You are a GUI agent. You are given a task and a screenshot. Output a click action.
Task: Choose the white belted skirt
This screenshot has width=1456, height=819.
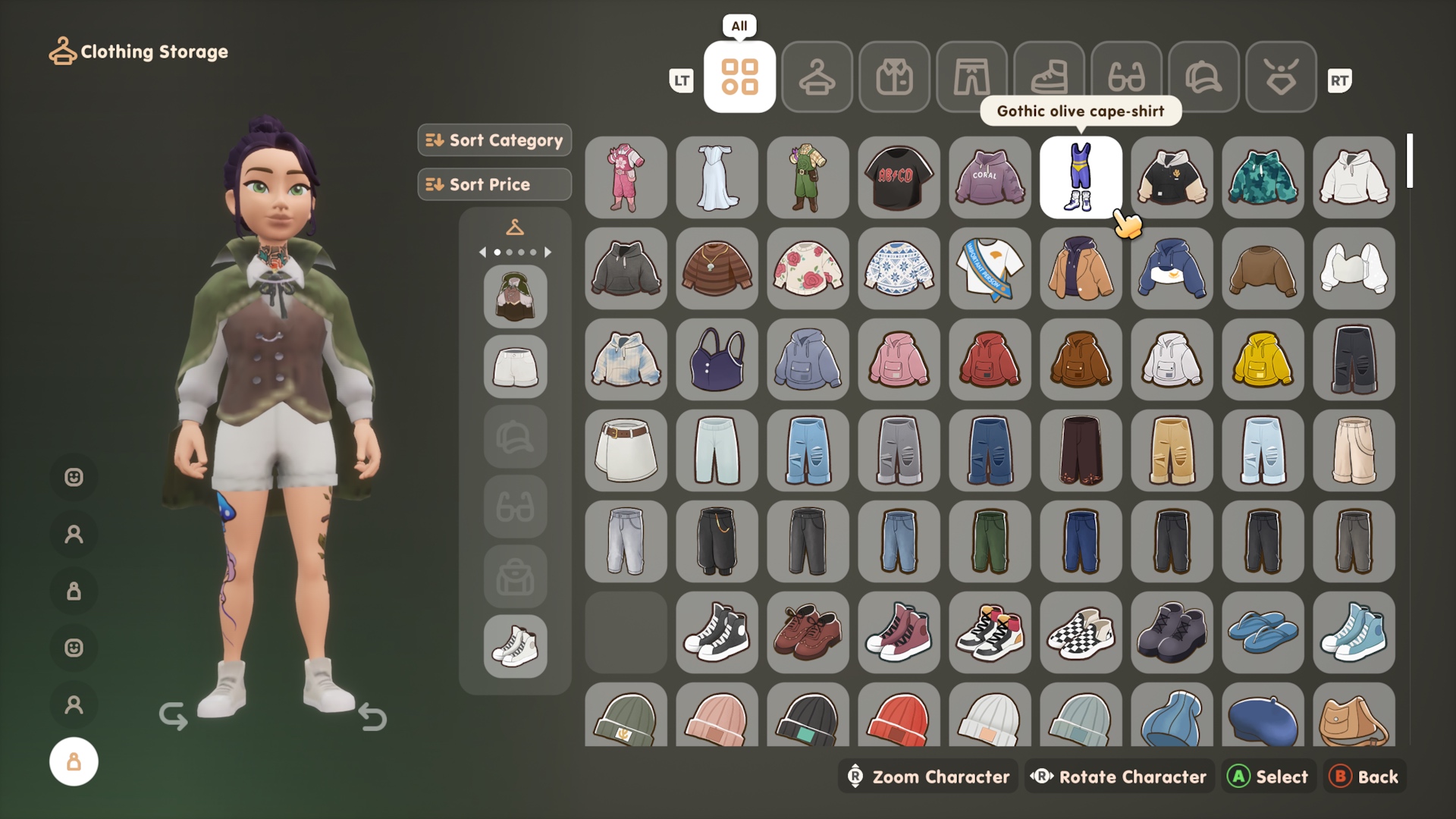(x=626, y=450)
